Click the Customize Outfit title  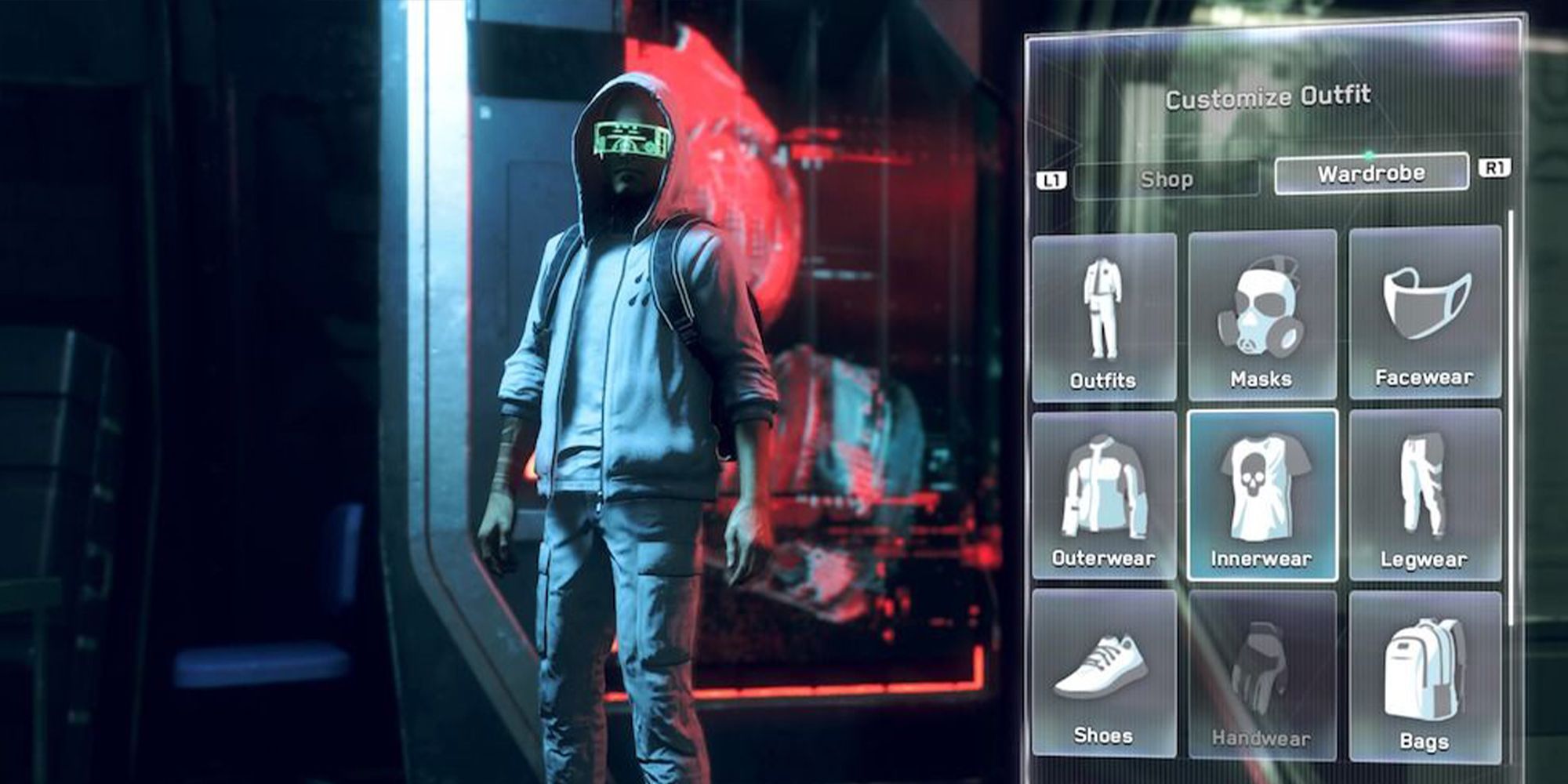click(x=1266, y=99)
